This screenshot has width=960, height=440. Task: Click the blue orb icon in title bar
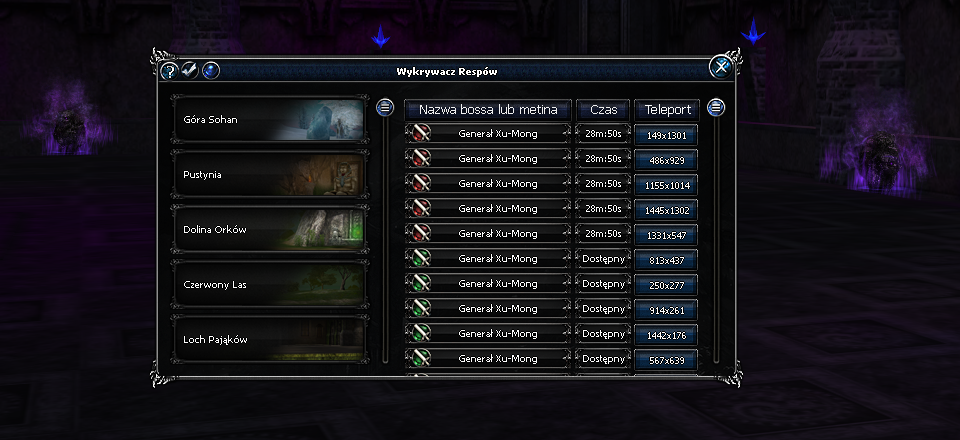click(210, 71)
